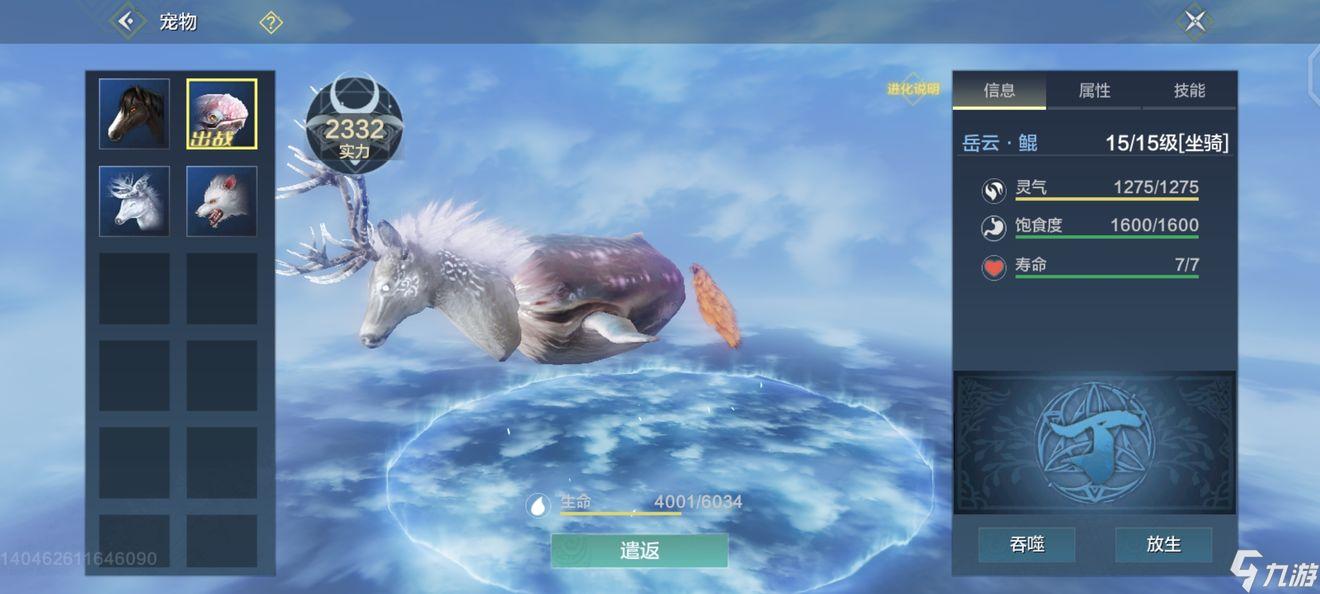Switch to the 信息 tab
1320x594 pixels.
point(999,91)
